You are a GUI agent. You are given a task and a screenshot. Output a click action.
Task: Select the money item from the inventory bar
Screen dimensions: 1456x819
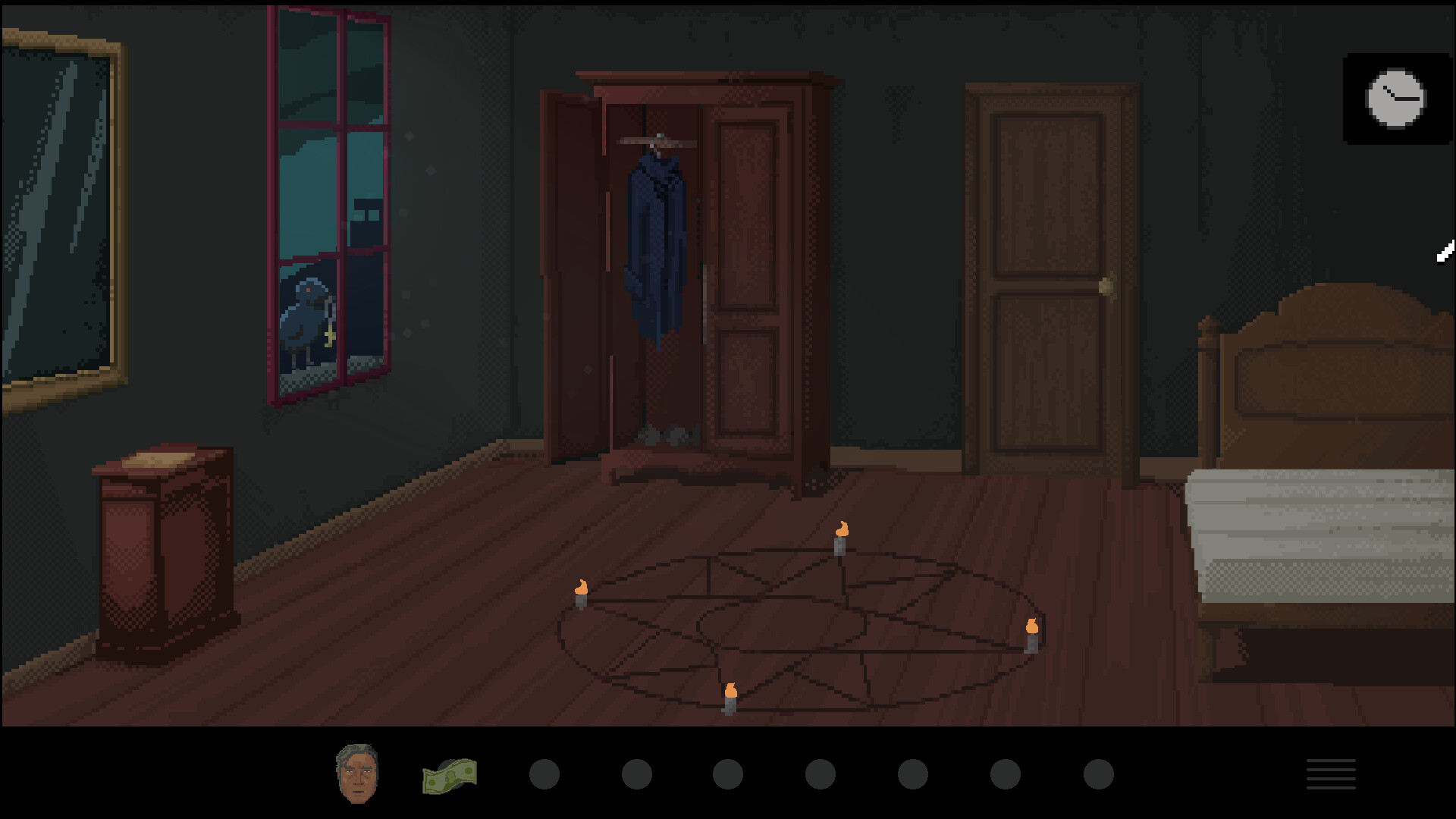click(451, 773)
